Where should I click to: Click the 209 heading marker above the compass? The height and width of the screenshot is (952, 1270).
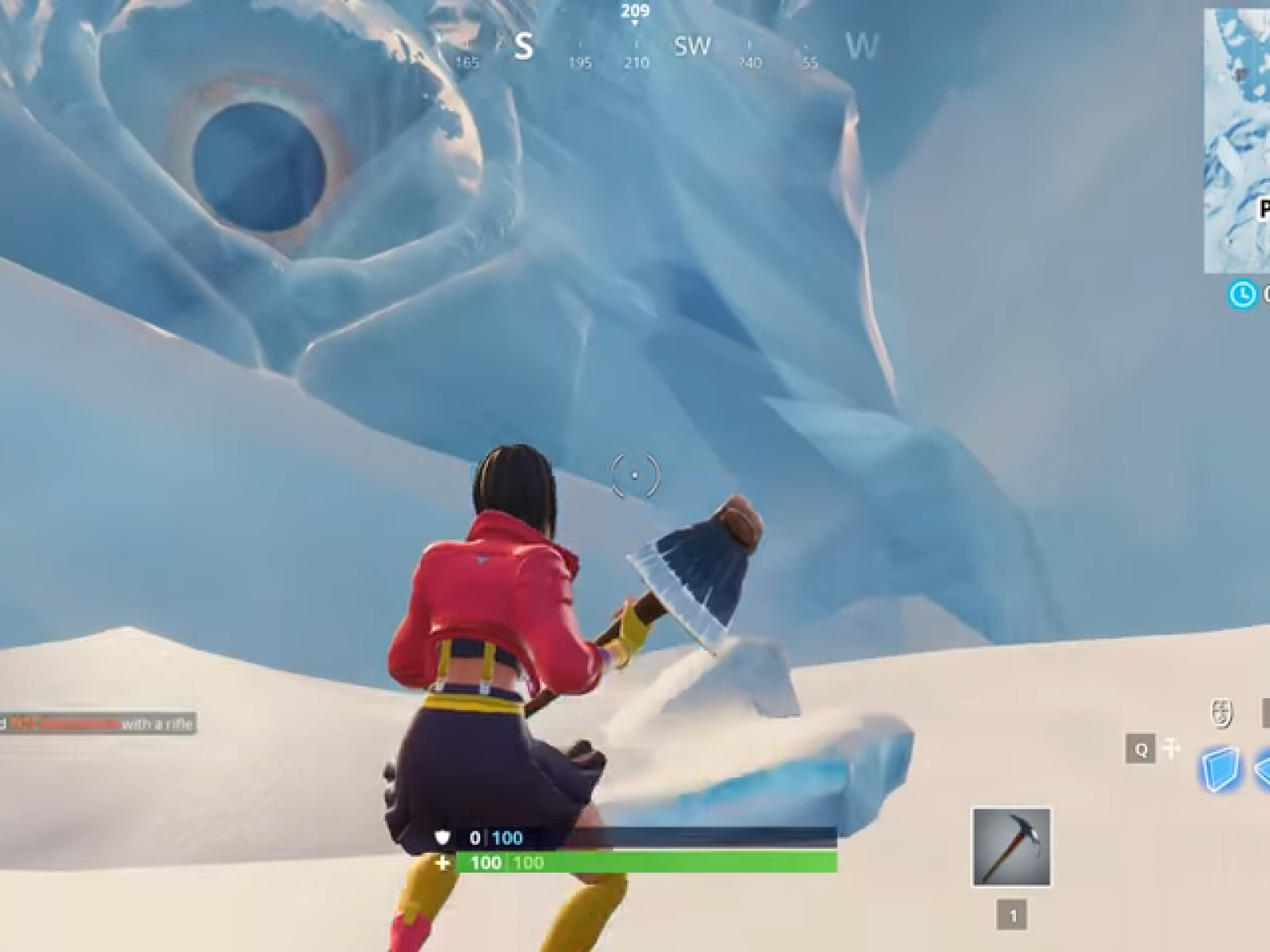(x=633, y=12)
